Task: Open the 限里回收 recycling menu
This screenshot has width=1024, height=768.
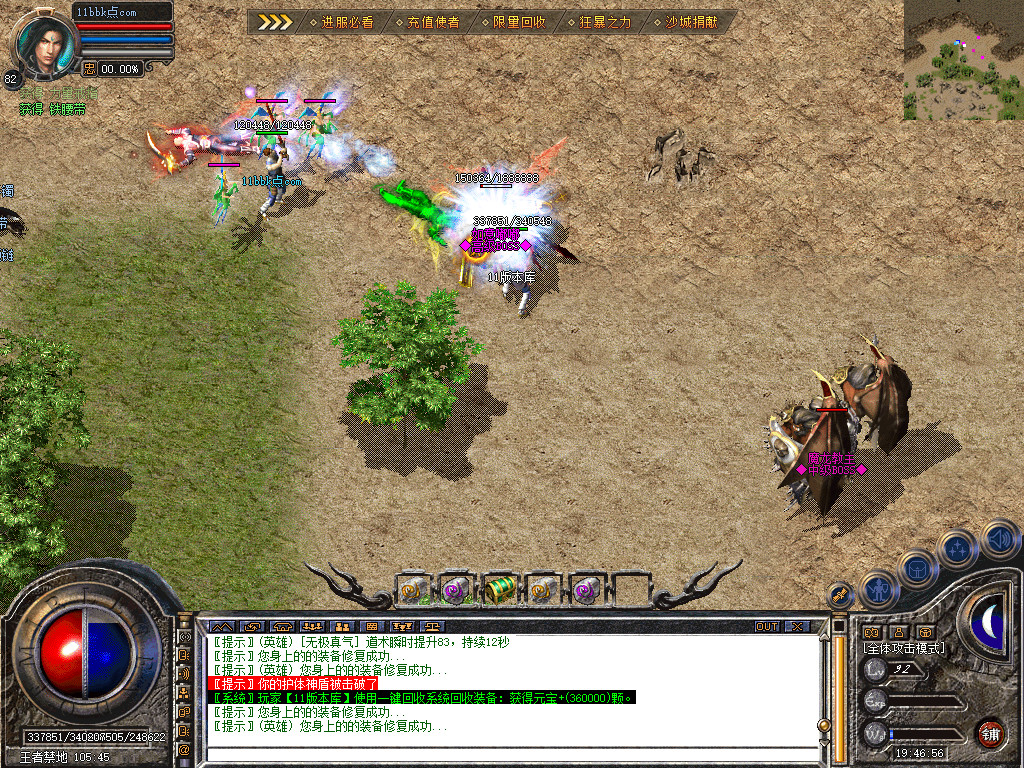Action: click(x=514, y=21)
